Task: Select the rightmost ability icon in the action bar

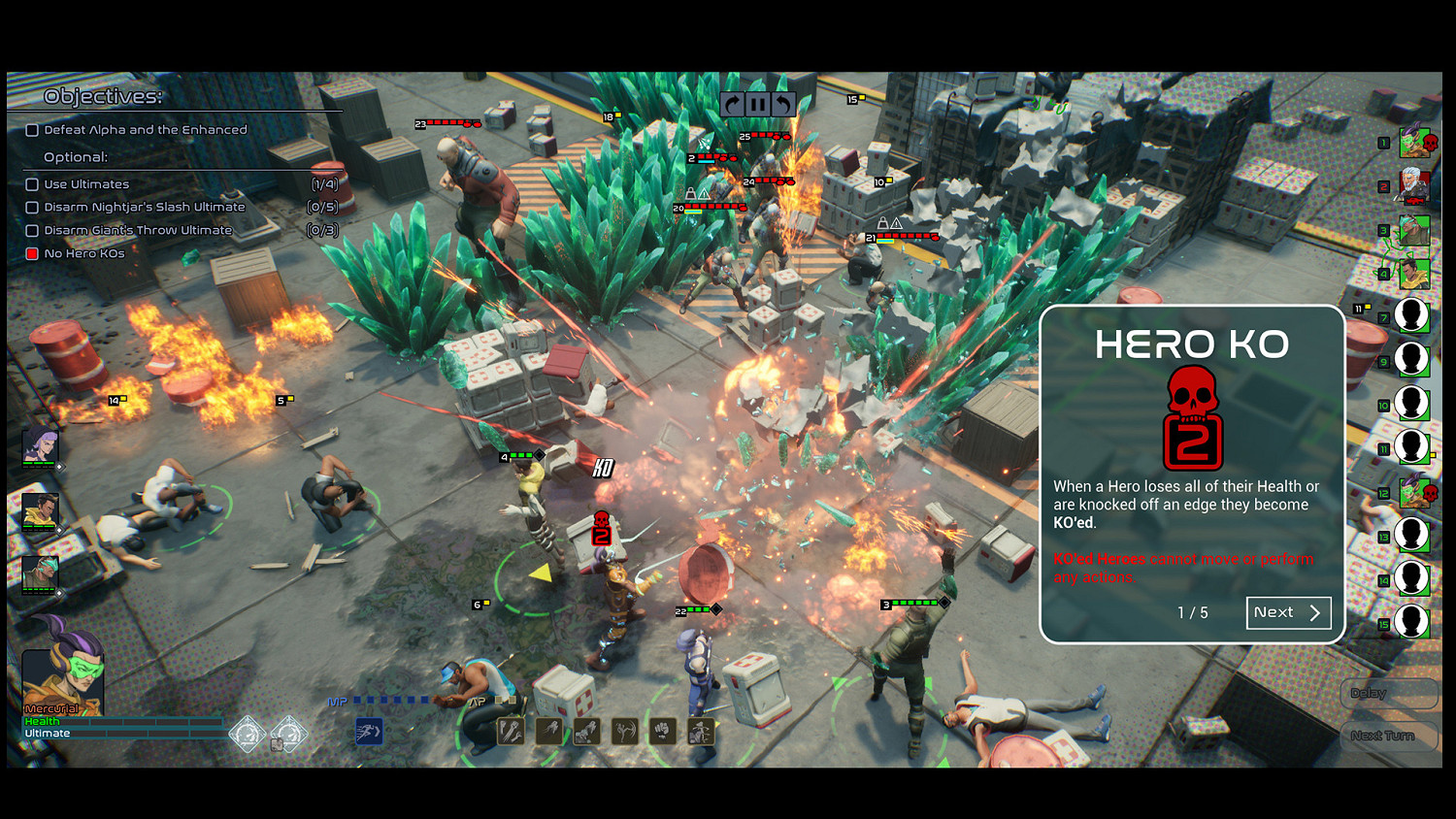Action: (x=700, y=731)
